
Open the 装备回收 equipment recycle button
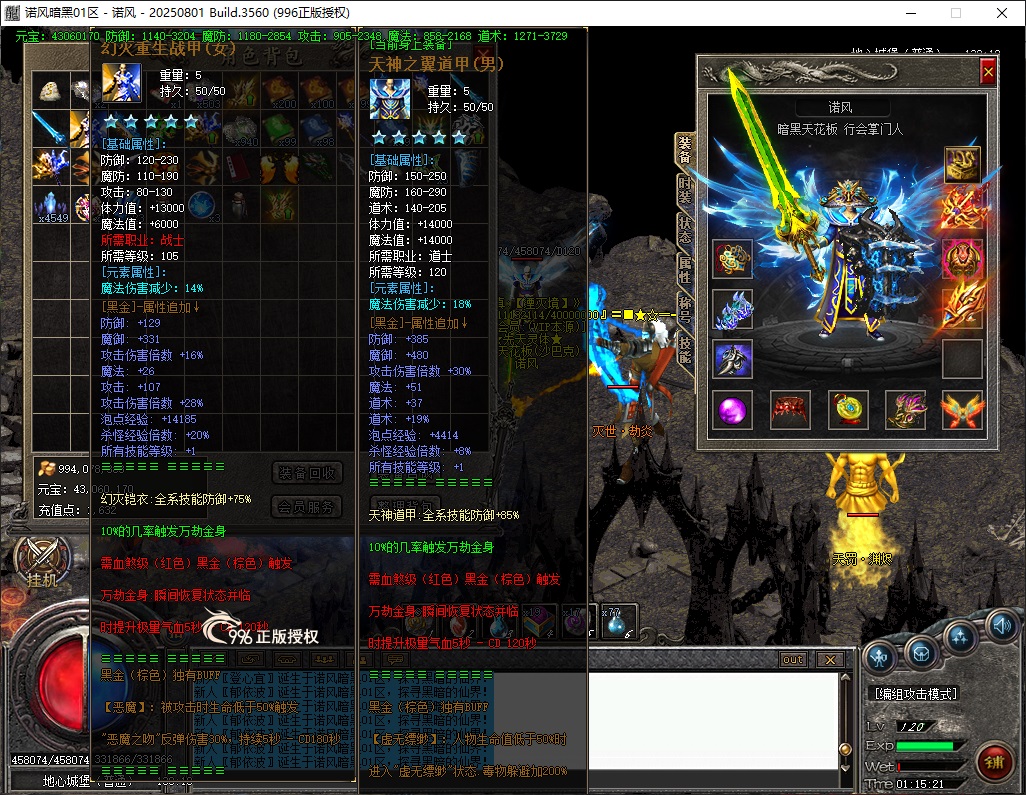307,472
